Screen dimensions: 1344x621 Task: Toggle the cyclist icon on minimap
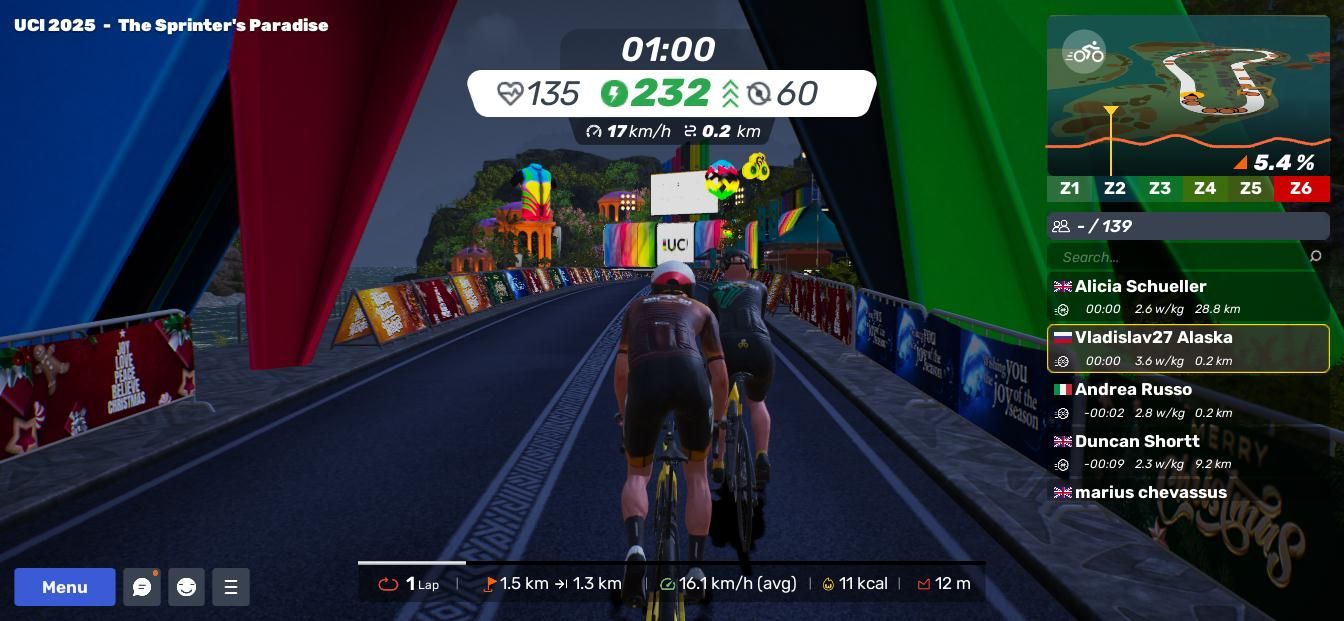point(1084,52)
